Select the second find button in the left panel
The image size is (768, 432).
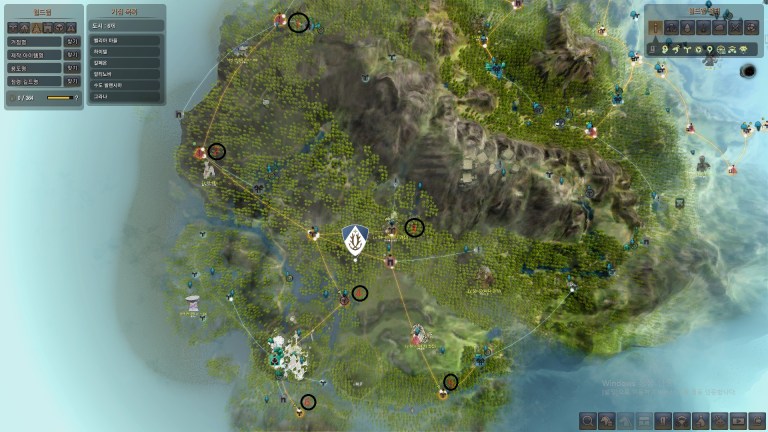[x=71, y=55]
